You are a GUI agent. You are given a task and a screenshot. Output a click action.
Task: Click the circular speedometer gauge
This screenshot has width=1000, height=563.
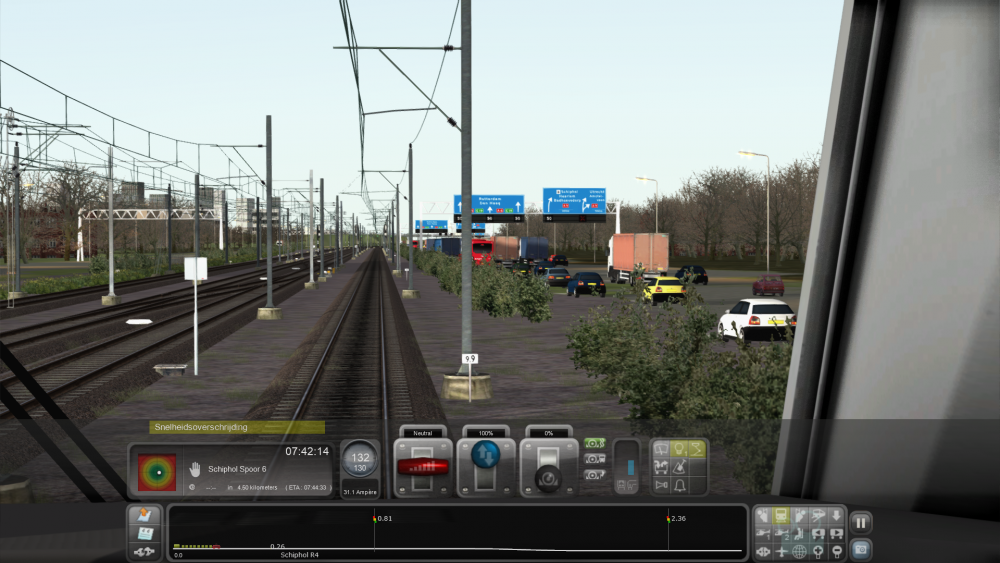[359, 459]
